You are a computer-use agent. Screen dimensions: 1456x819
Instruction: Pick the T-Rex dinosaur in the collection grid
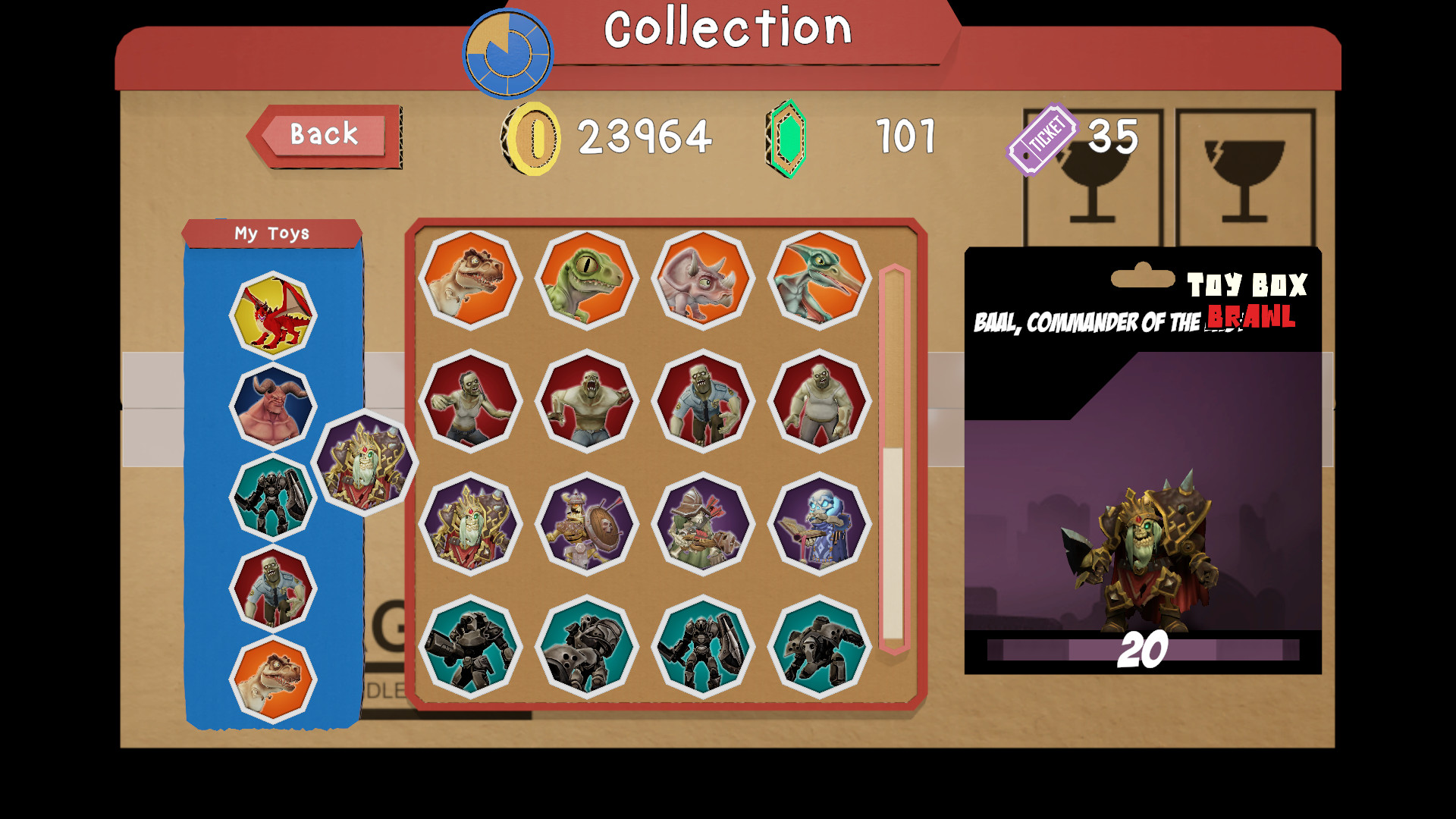click(x=470, y=279)
